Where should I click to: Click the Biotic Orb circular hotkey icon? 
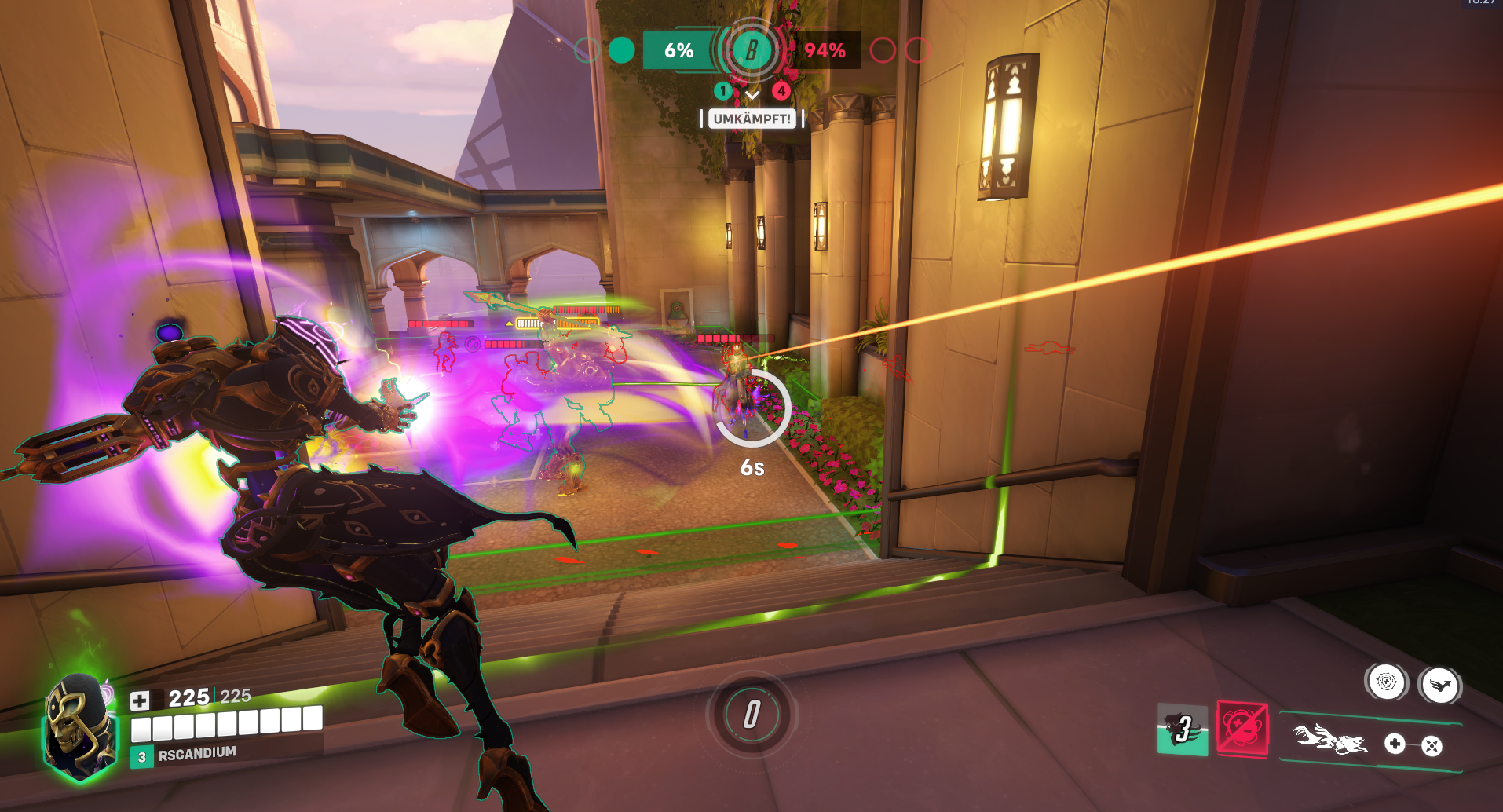[x=1388, y=682]
